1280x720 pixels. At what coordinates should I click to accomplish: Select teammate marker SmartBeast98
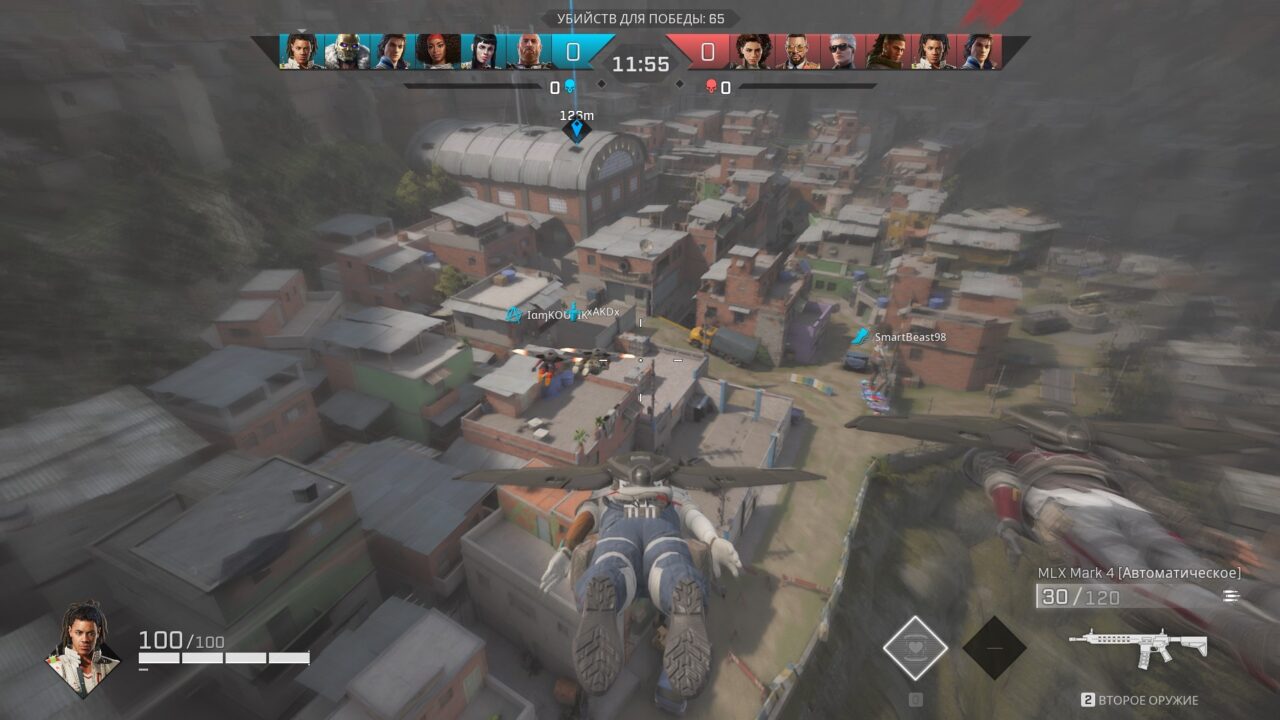[x=860, y=337]
